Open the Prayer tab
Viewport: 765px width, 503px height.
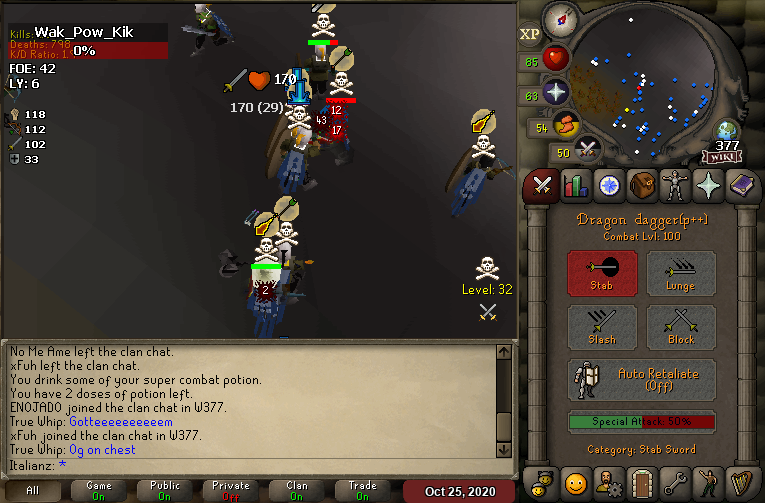point(709,186)
